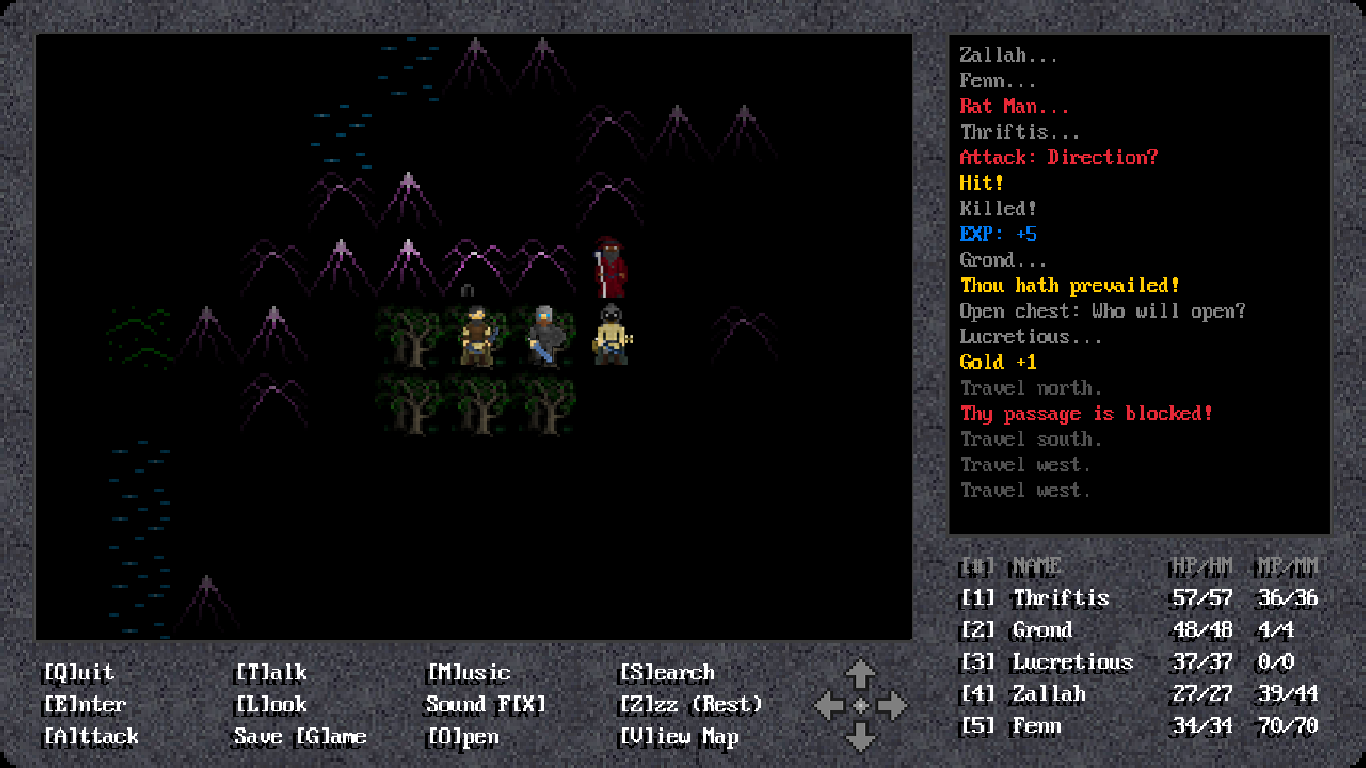The width and height of the screenshot is (1366, 768).
Task: Select the yellow-clad character sprite
Action: 611,337
